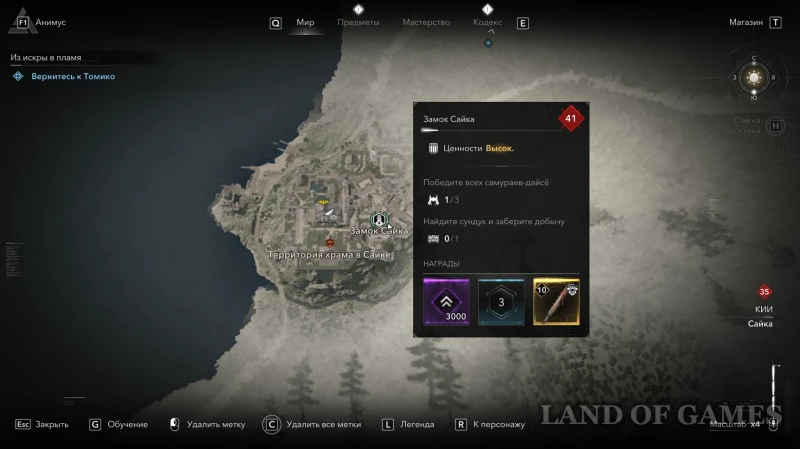Select the red temple marker in Сайка
The width and height of the screenshot is (800, 449).
(x=330, y=243)
